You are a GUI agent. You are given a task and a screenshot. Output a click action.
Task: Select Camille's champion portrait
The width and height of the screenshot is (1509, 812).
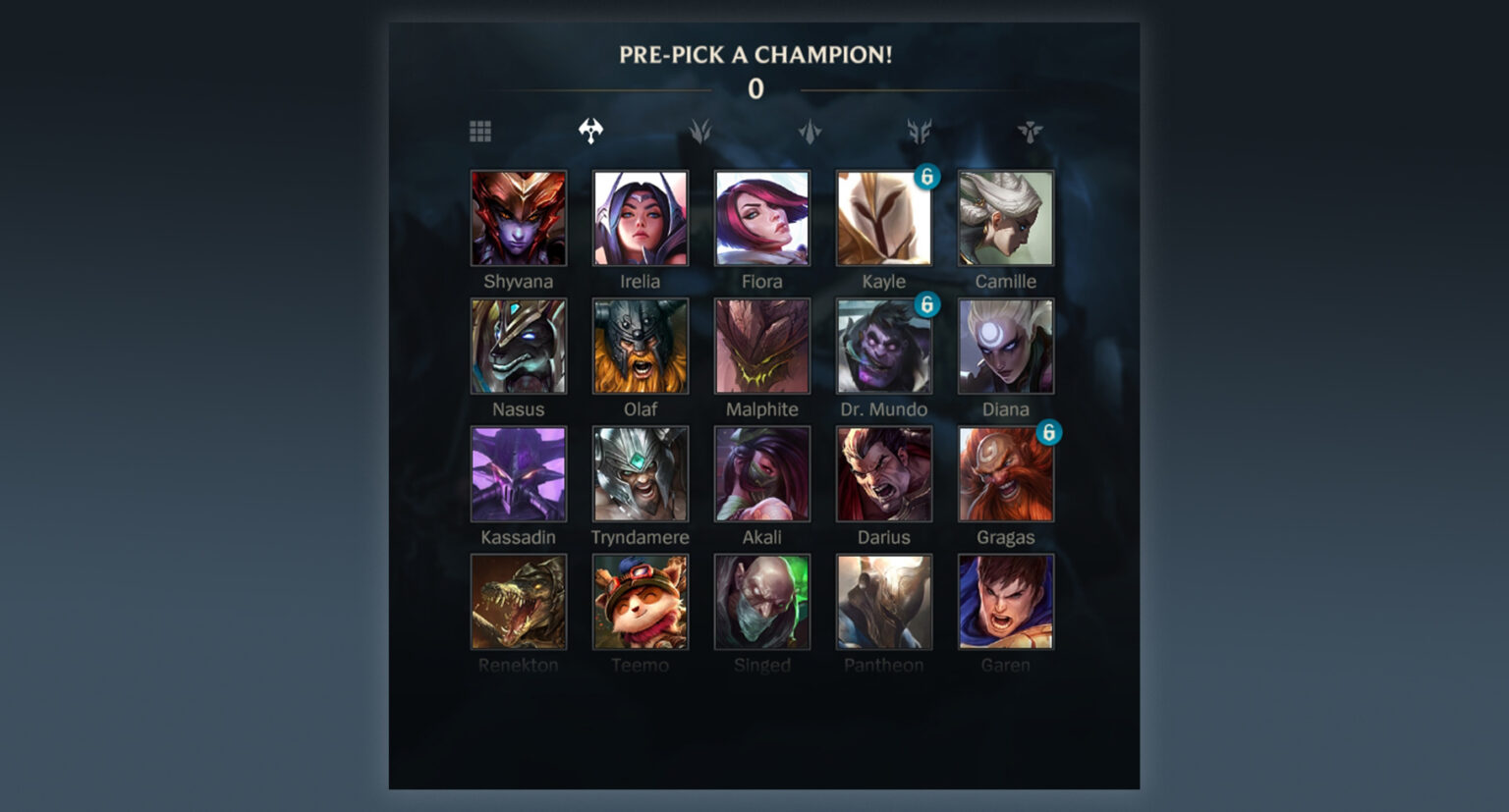tap(1005, 218)
